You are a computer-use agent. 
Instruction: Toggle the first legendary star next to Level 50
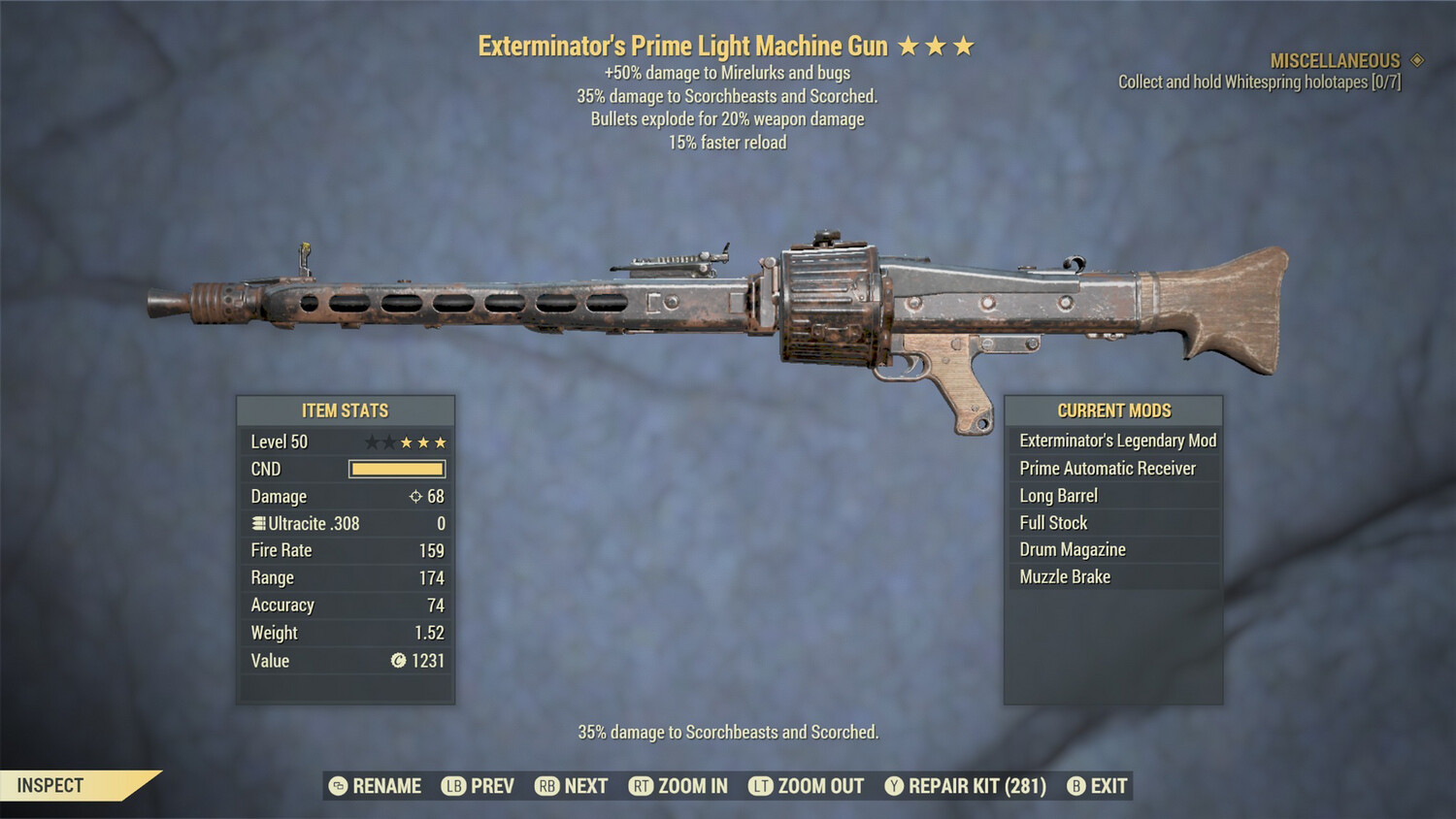[x=371, y=442]
